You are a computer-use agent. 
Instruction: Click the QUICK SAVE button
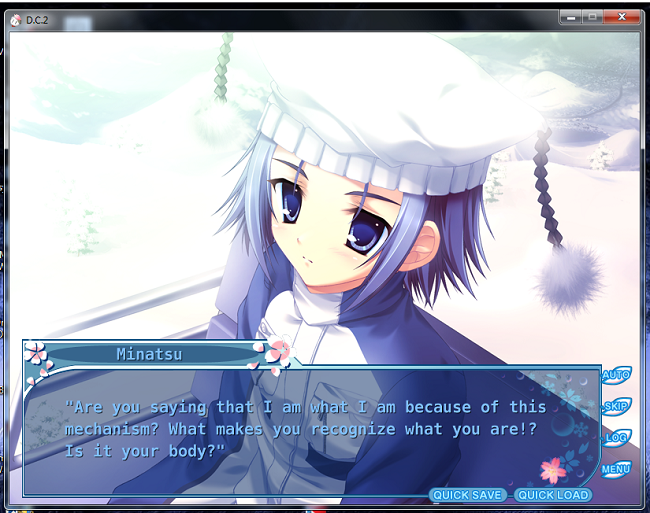(x=469, y=495)
